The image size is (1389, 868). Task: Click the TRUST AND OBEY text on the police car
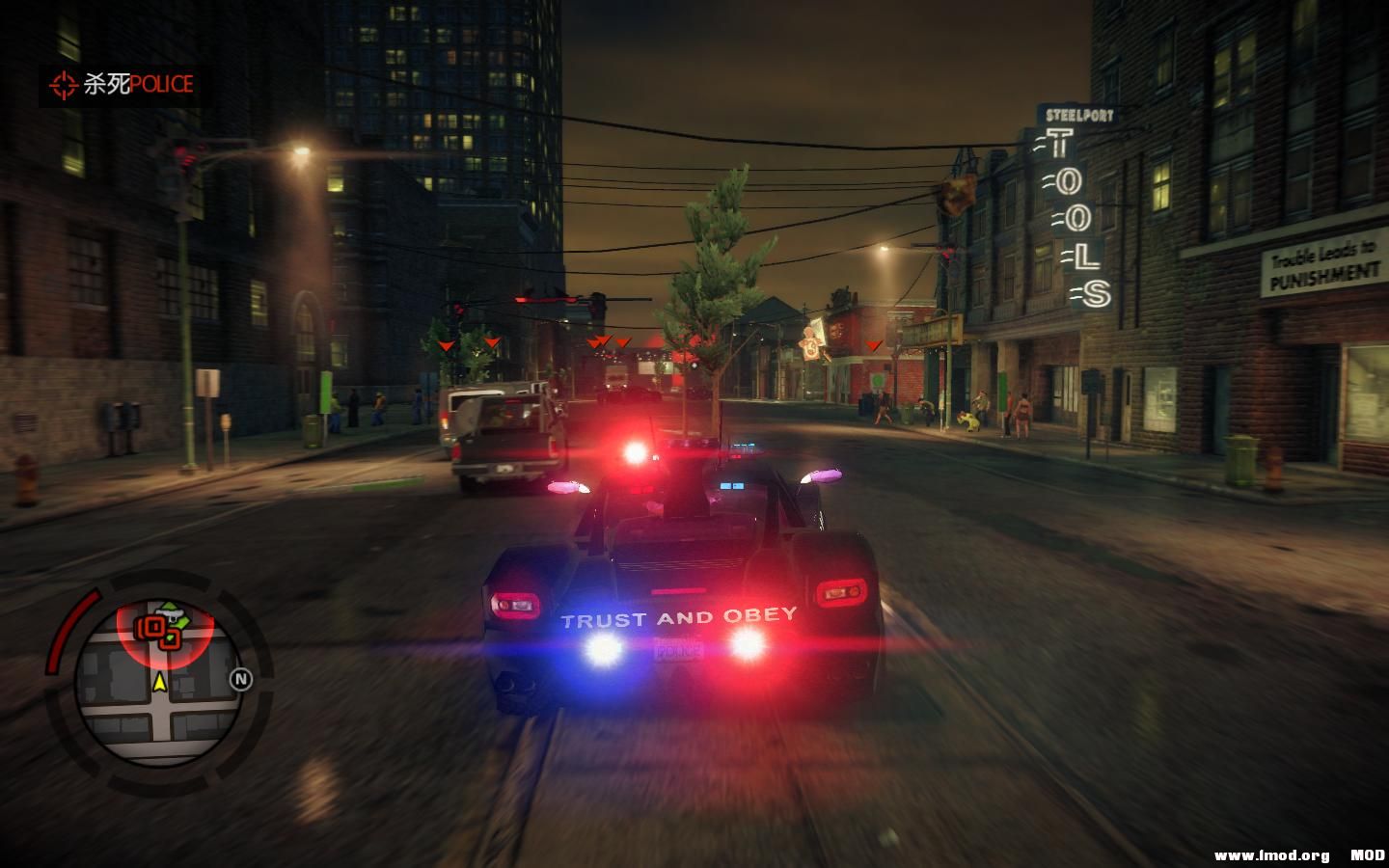coord(677,617)
